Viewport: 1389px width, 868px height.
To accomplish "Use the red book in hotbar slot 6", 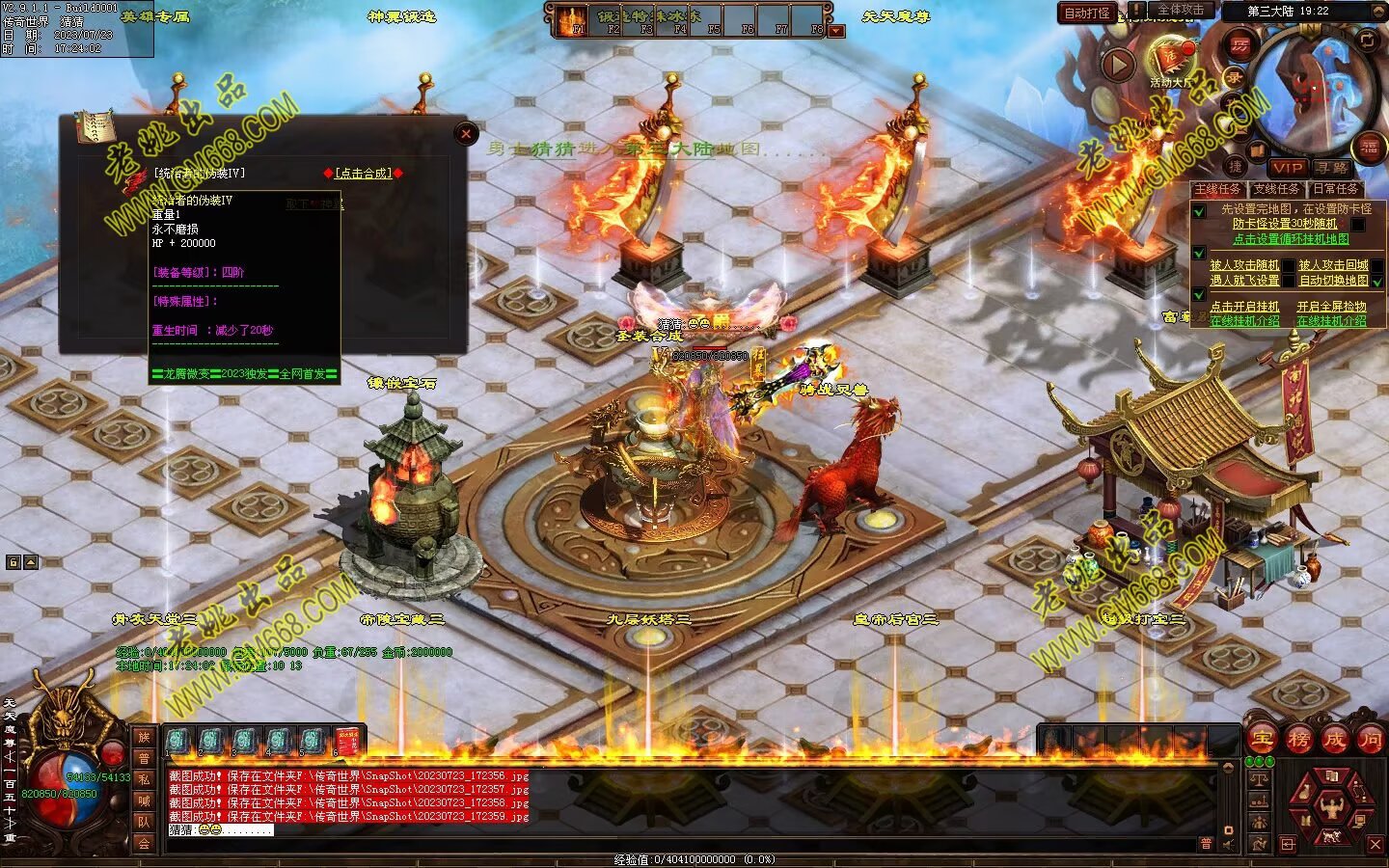I will tap(346, 742).
